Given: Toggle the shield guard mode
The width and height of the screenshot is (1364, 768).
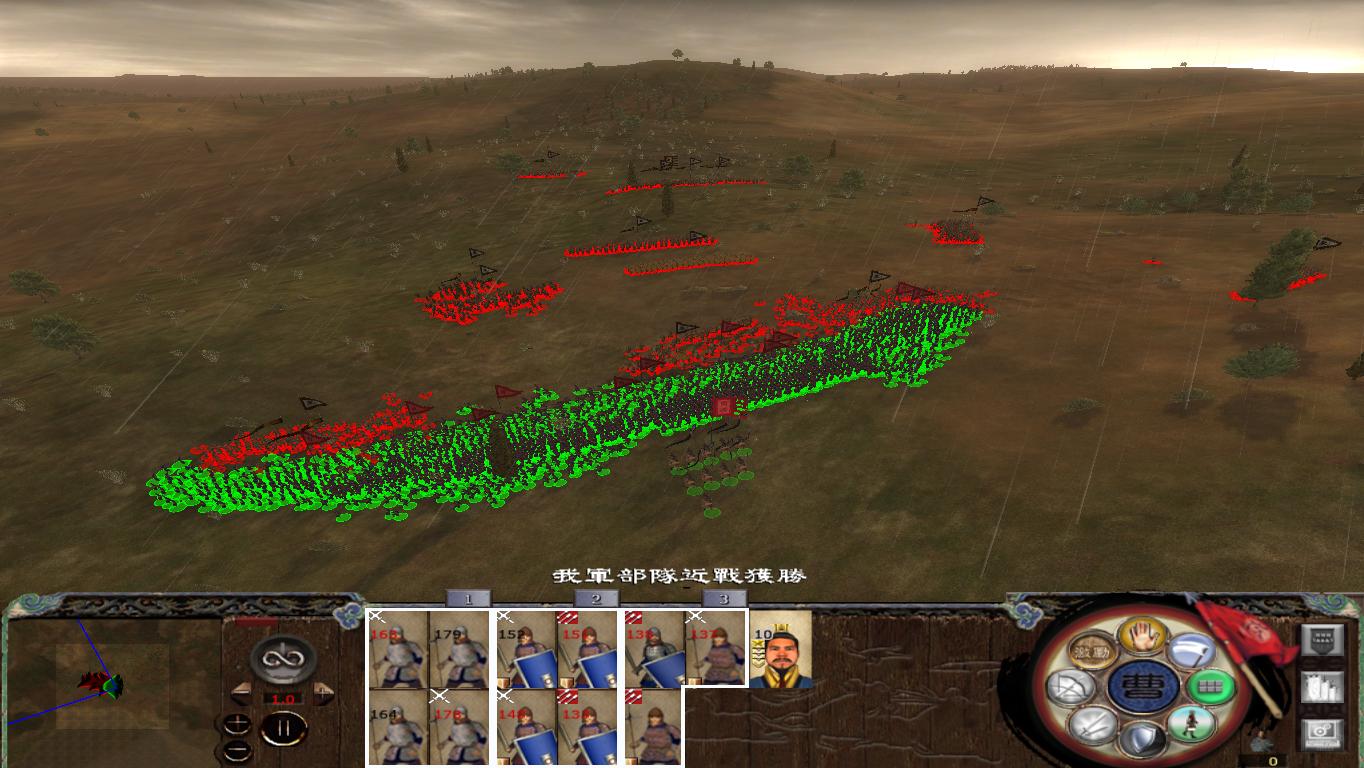Looking at the screenshot, I should pos(1144,740).
